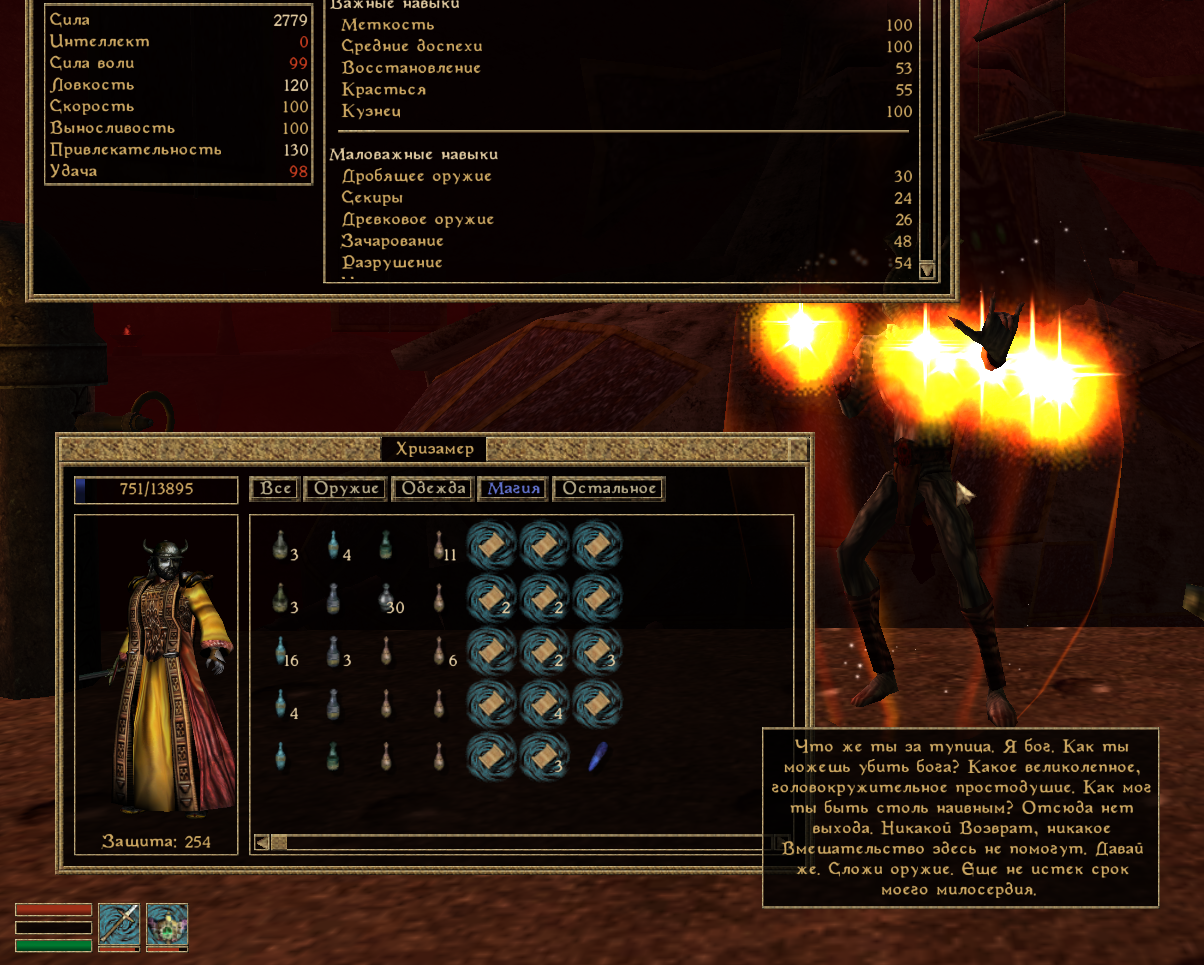The width and height of the screenshot is (1204, 965).
Task: Switch to the Все inventory filter
Action: point(275,489)
